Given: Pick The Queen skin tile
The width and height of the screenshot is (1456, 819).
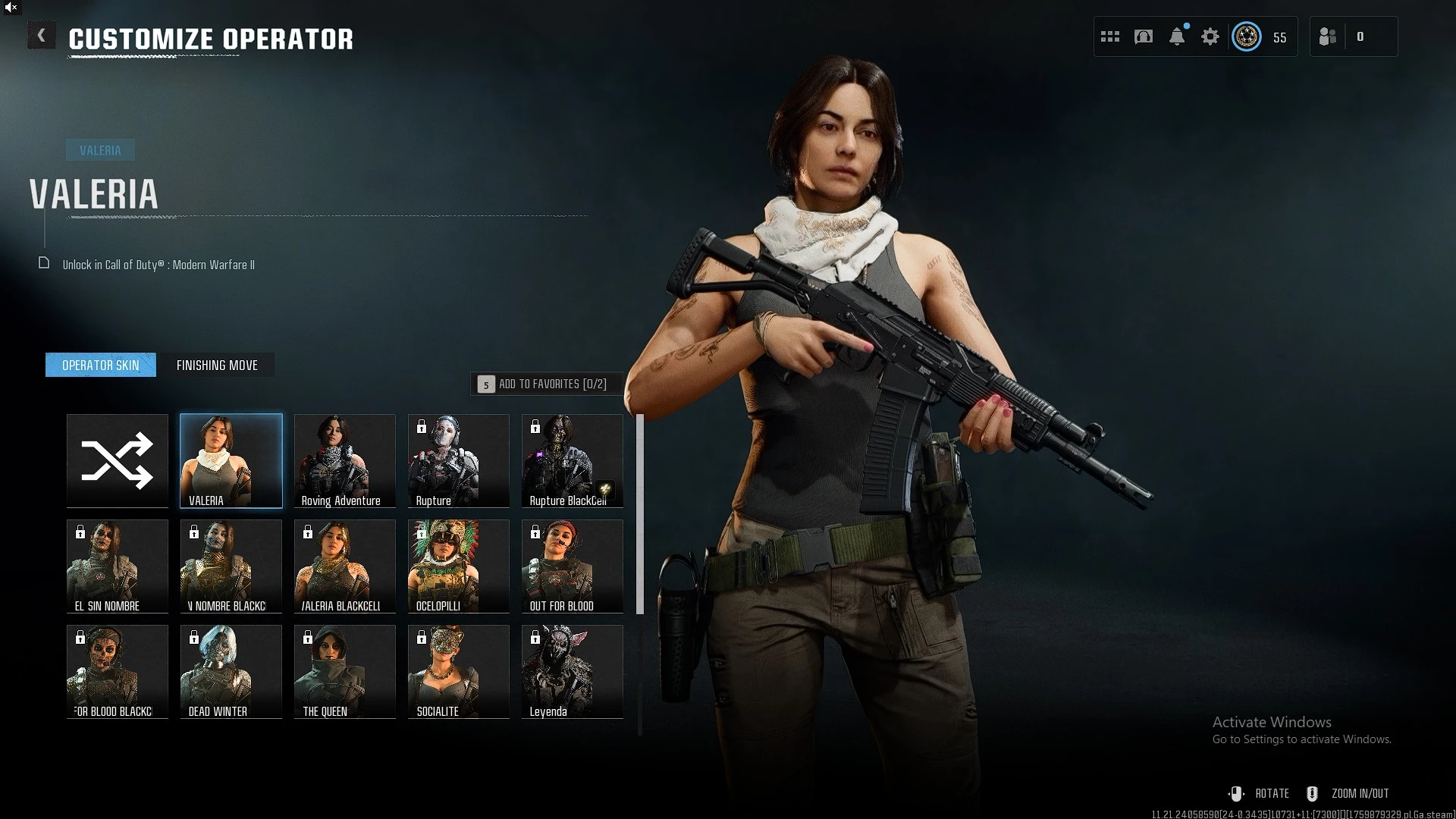Looking at the screenshot, I should click(345, 671).
